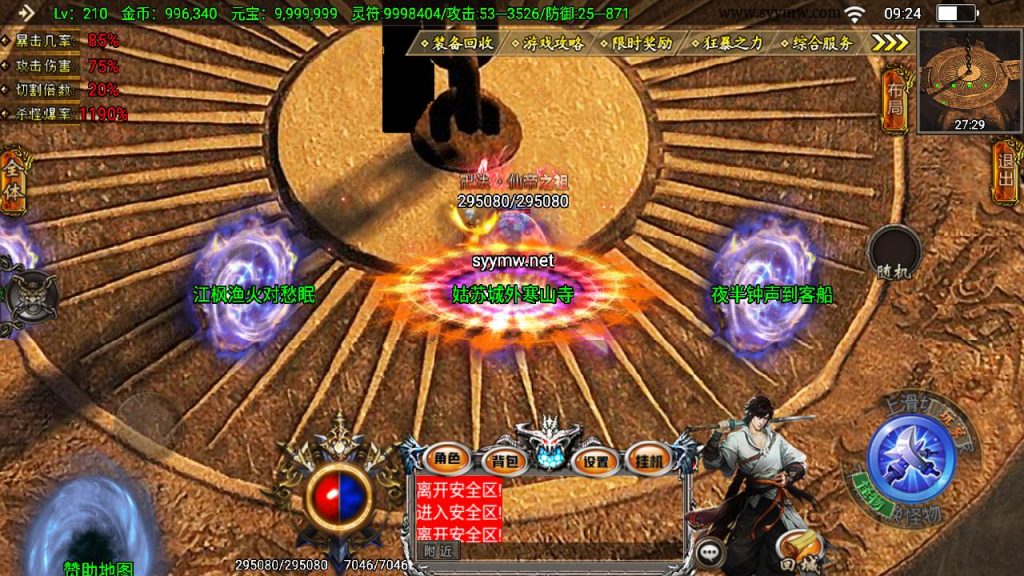The height and width of the screenshot is (576, 1024).
Task: Activate 挂机 auto-battle mode
Action: 648,460
